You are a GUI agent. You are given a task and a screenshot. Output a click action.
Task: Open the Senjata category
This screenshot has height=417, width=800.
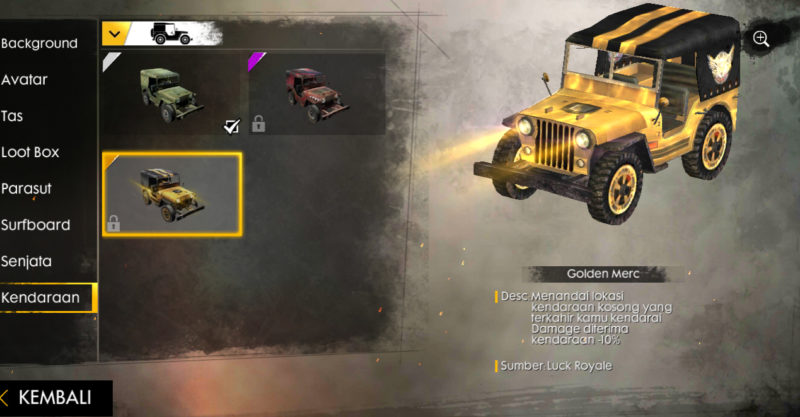pos(27,261)
